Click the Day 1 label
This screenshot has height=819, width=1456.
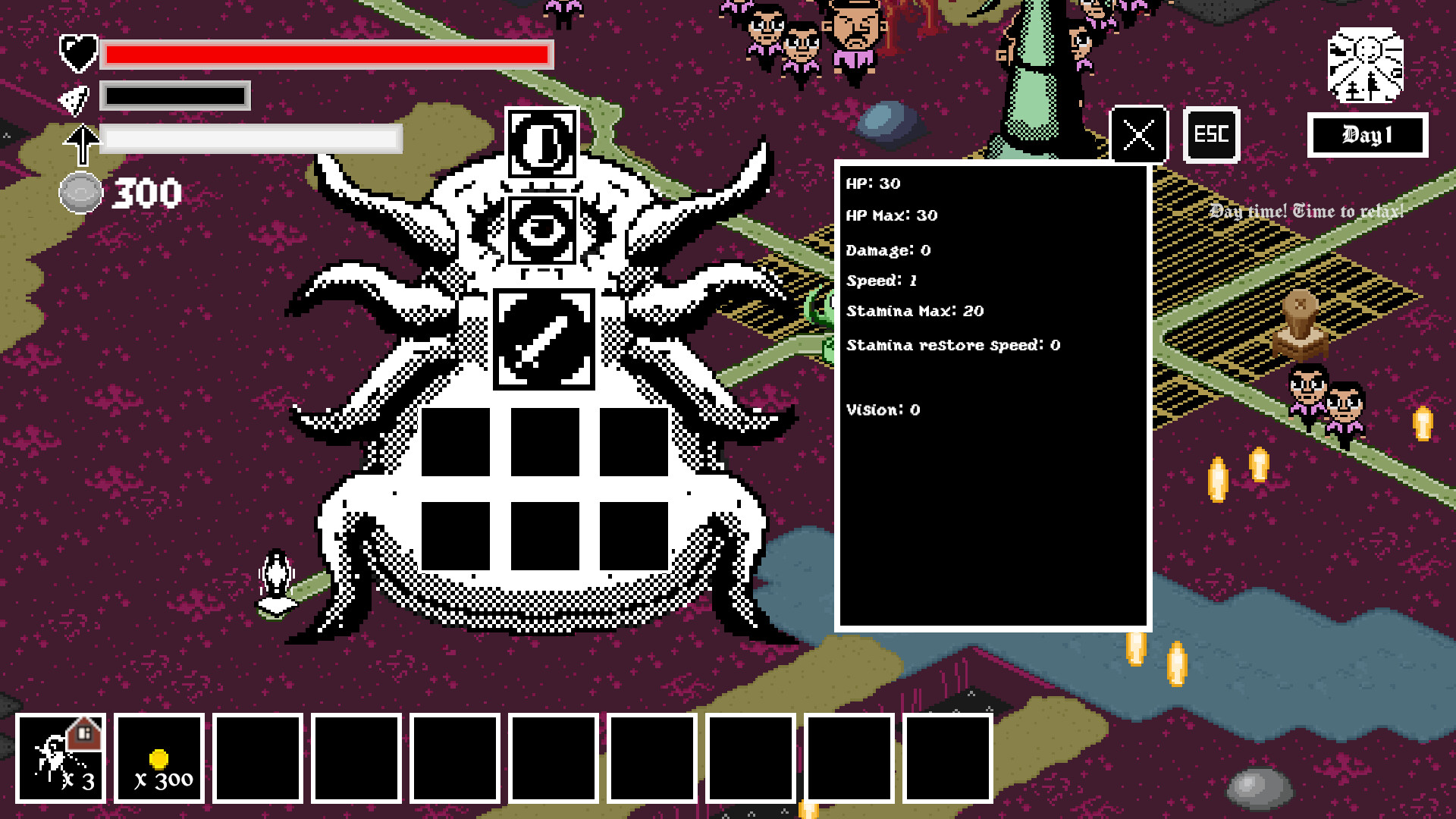1367,133
